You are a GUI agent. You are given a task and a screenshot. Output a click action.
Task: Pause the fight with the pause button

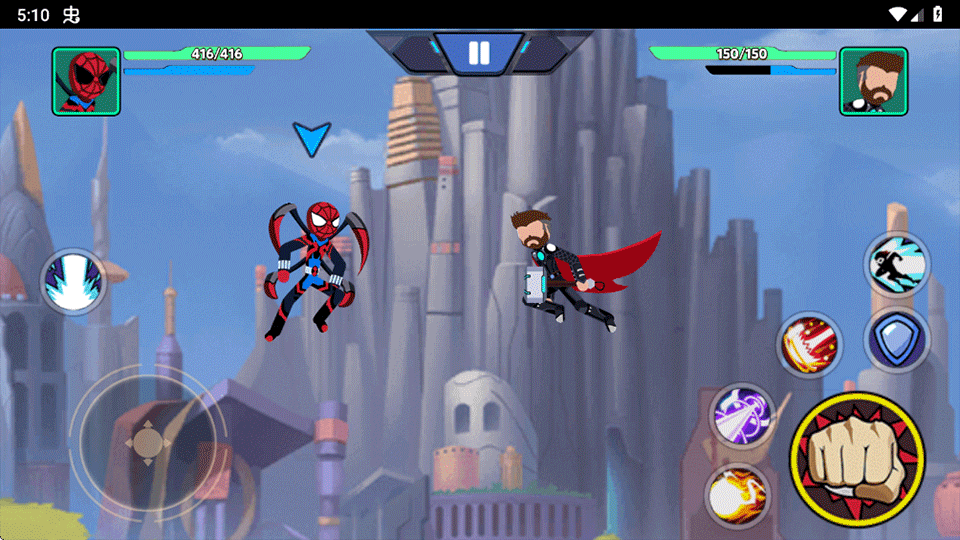tap(479, 53)
